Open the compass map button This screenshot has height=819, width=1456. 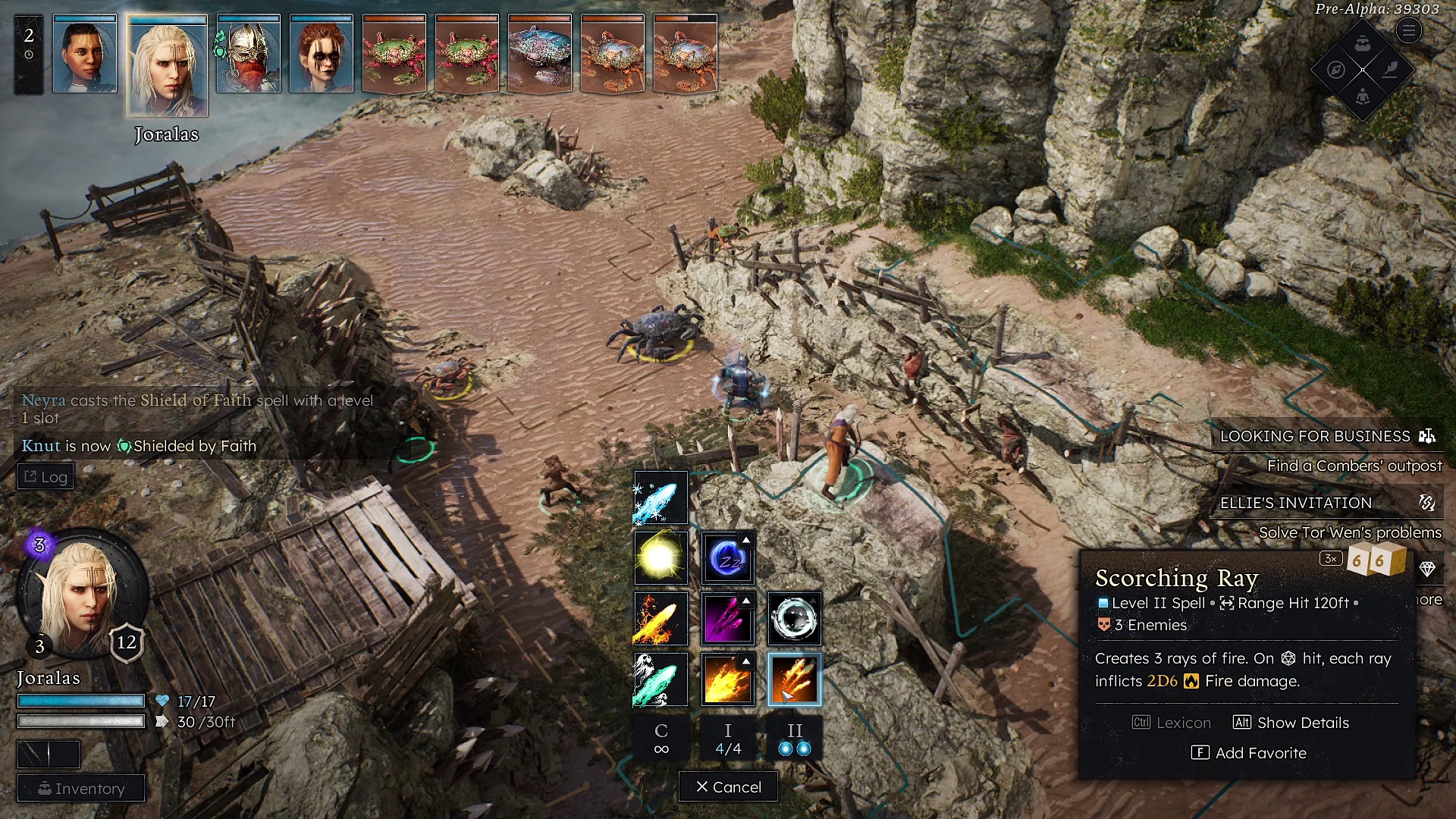tap(1336, 70)
